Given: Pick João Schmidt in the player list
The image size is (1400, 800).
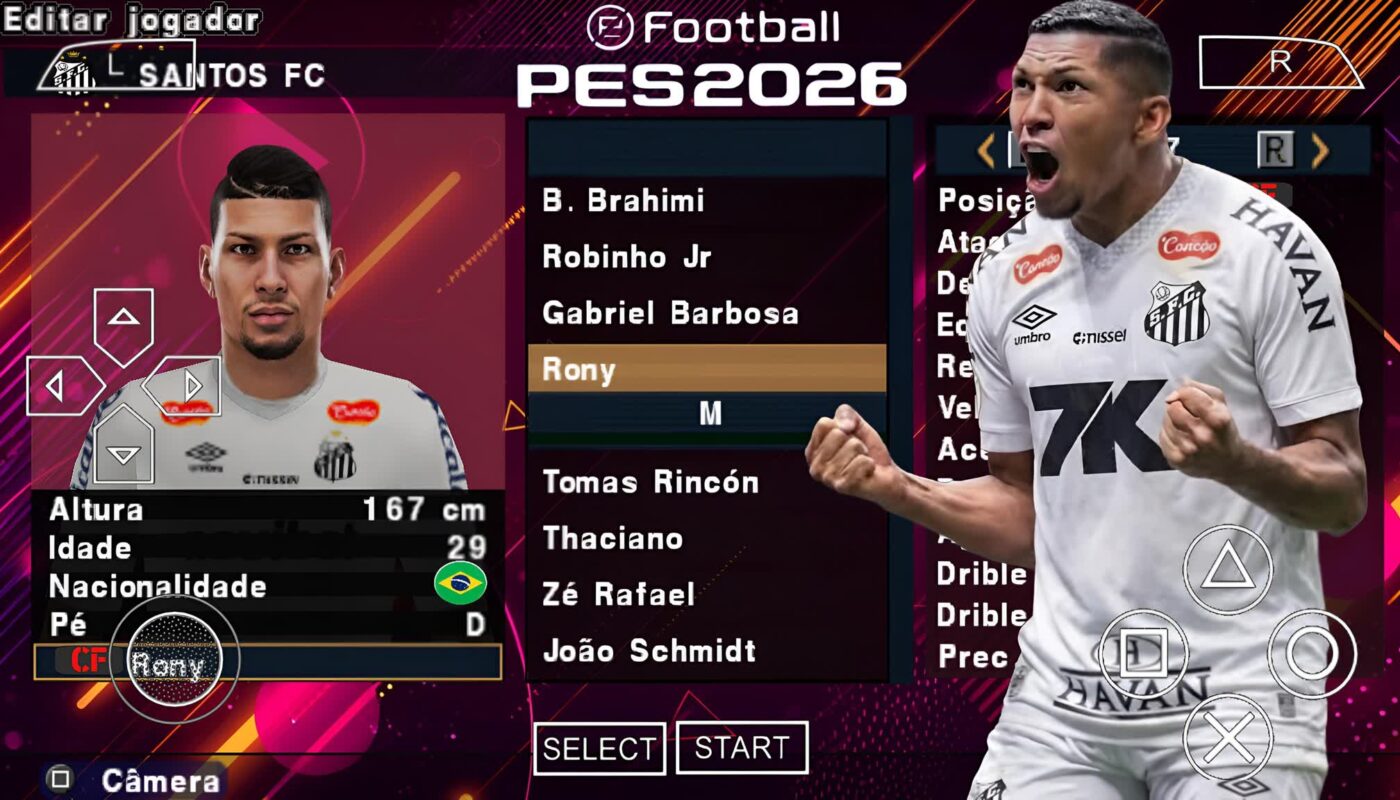Looking at the screenshot, I should 649,651.
